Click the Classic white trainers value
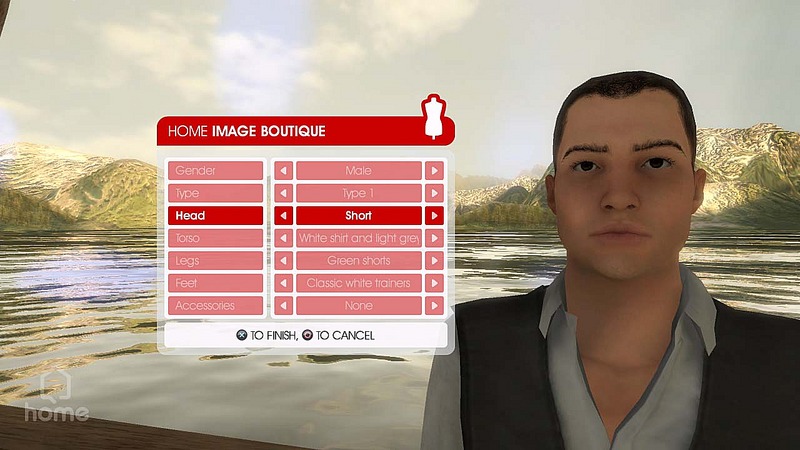 point(358,283)
